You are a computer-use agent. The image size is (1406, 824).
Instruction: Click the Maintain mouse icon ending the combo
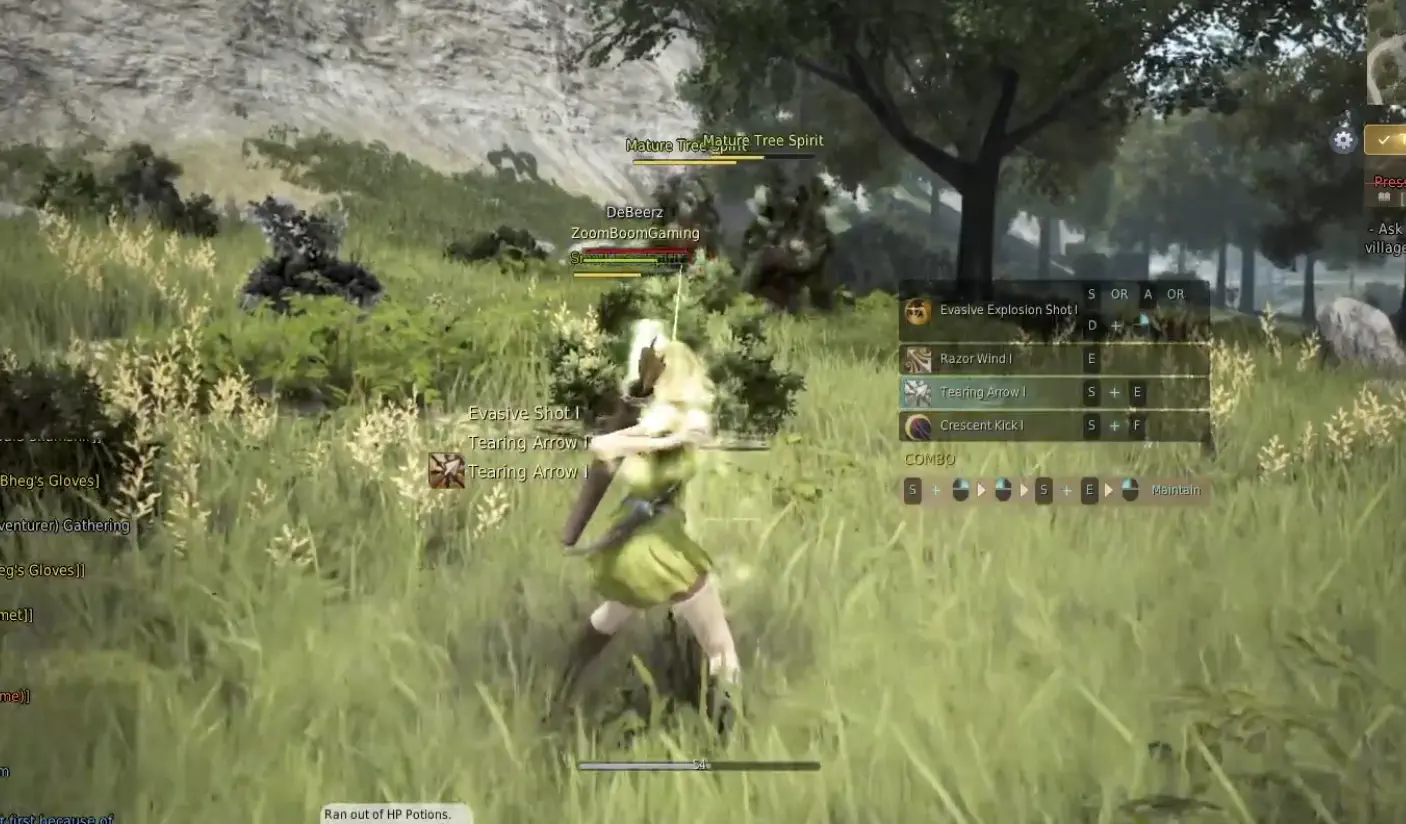pyautogui.click(x=1131, y=489)
